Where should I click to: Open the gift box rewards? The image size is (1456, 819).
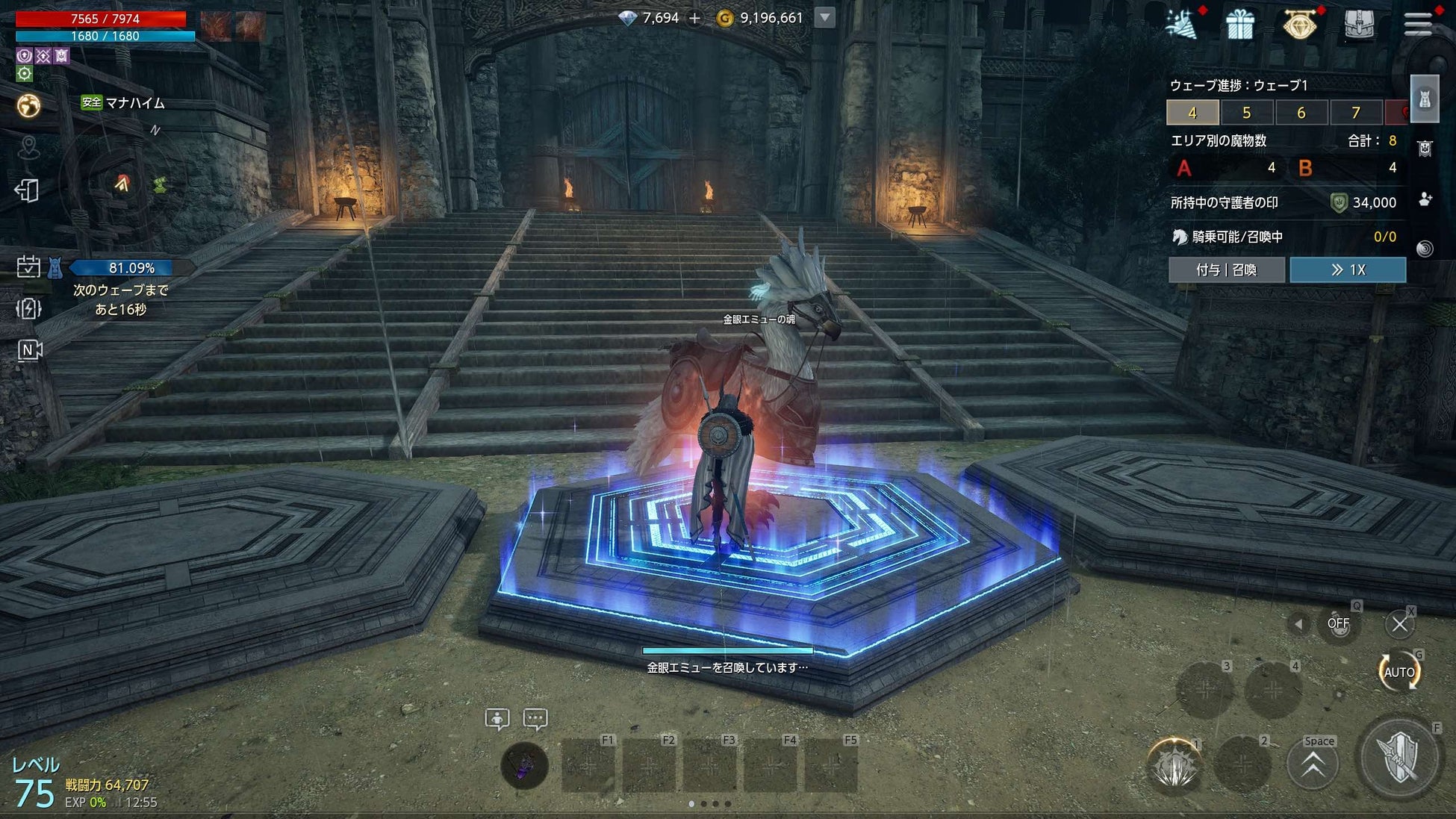[1240, 25]
